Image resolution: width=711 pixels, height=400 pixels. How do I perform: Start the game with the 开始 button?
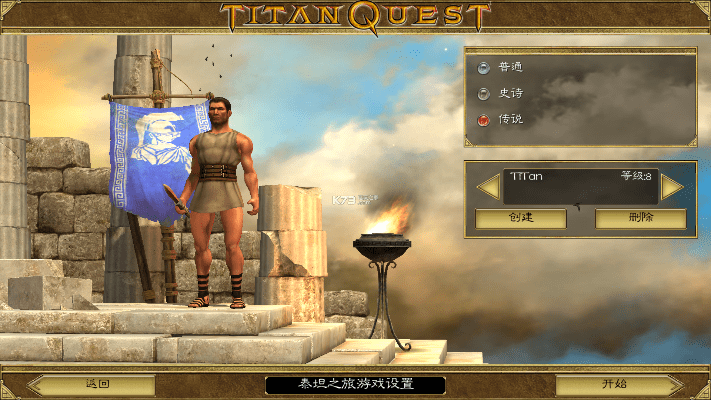(x=615, y=384)
